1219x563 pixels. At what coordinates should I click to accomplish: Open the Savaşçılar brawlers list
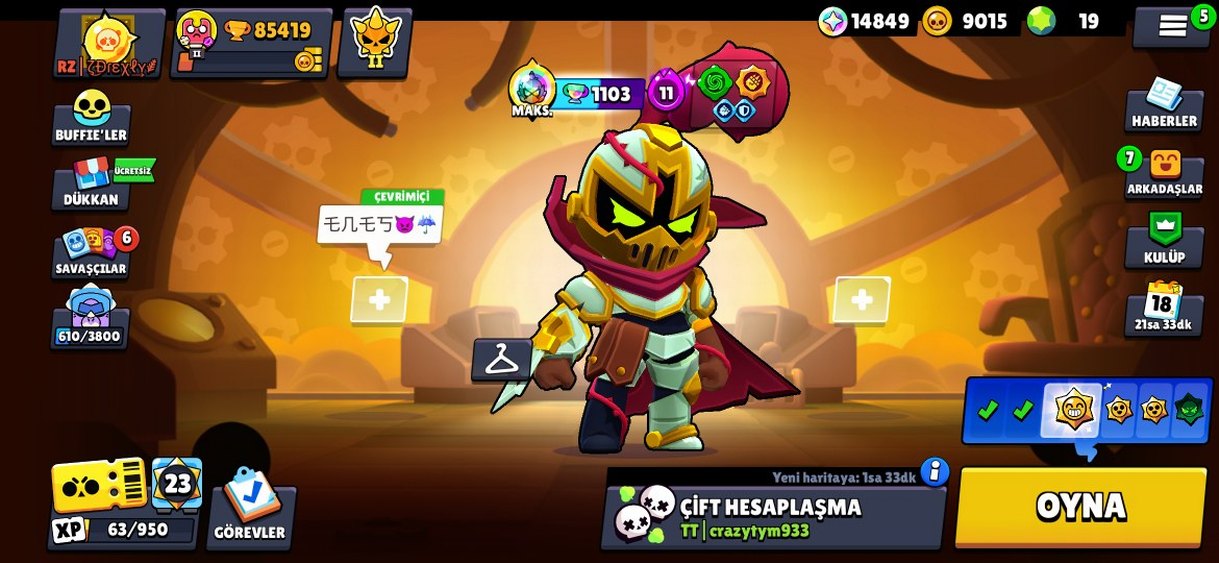coord(92,253)
